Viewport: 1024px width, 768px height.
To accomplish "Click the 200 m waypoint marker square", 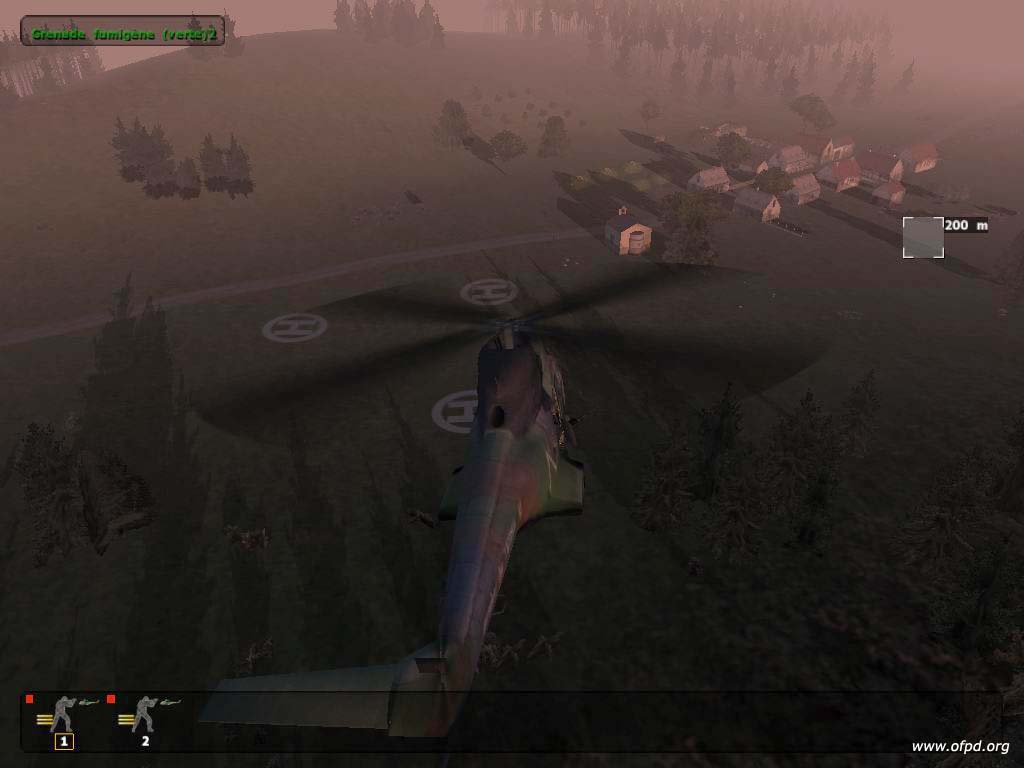I will tap(923, 237).
